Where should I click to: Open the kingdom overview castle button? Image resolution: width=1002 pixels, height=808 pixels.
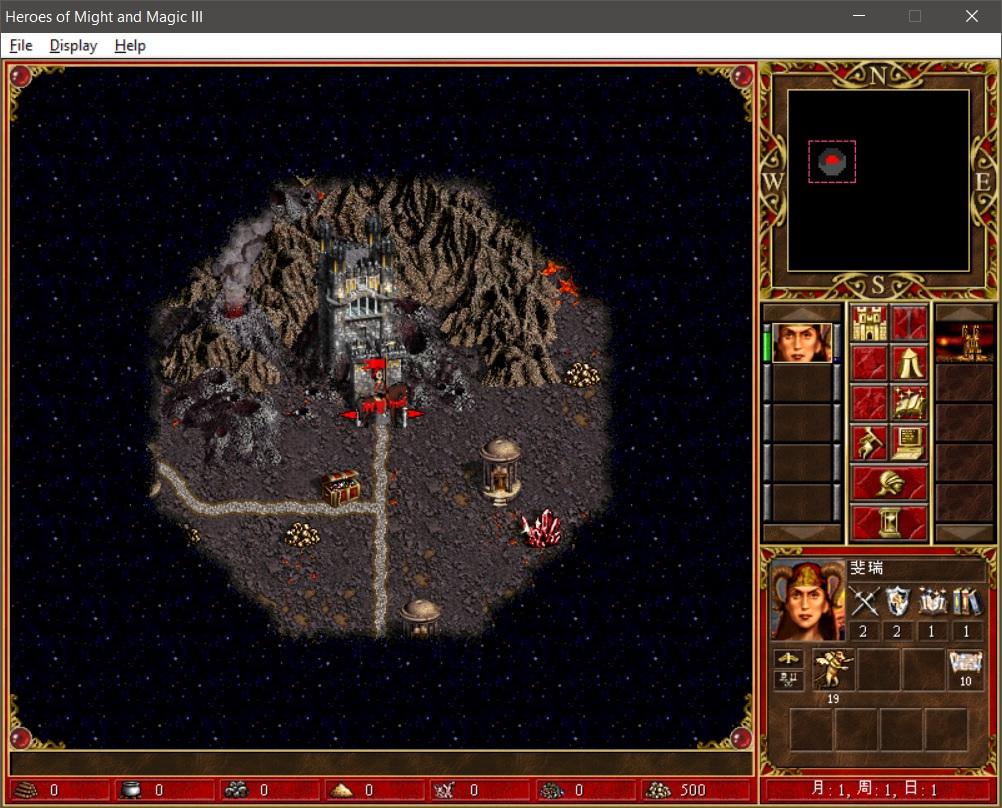pos(869,323)
